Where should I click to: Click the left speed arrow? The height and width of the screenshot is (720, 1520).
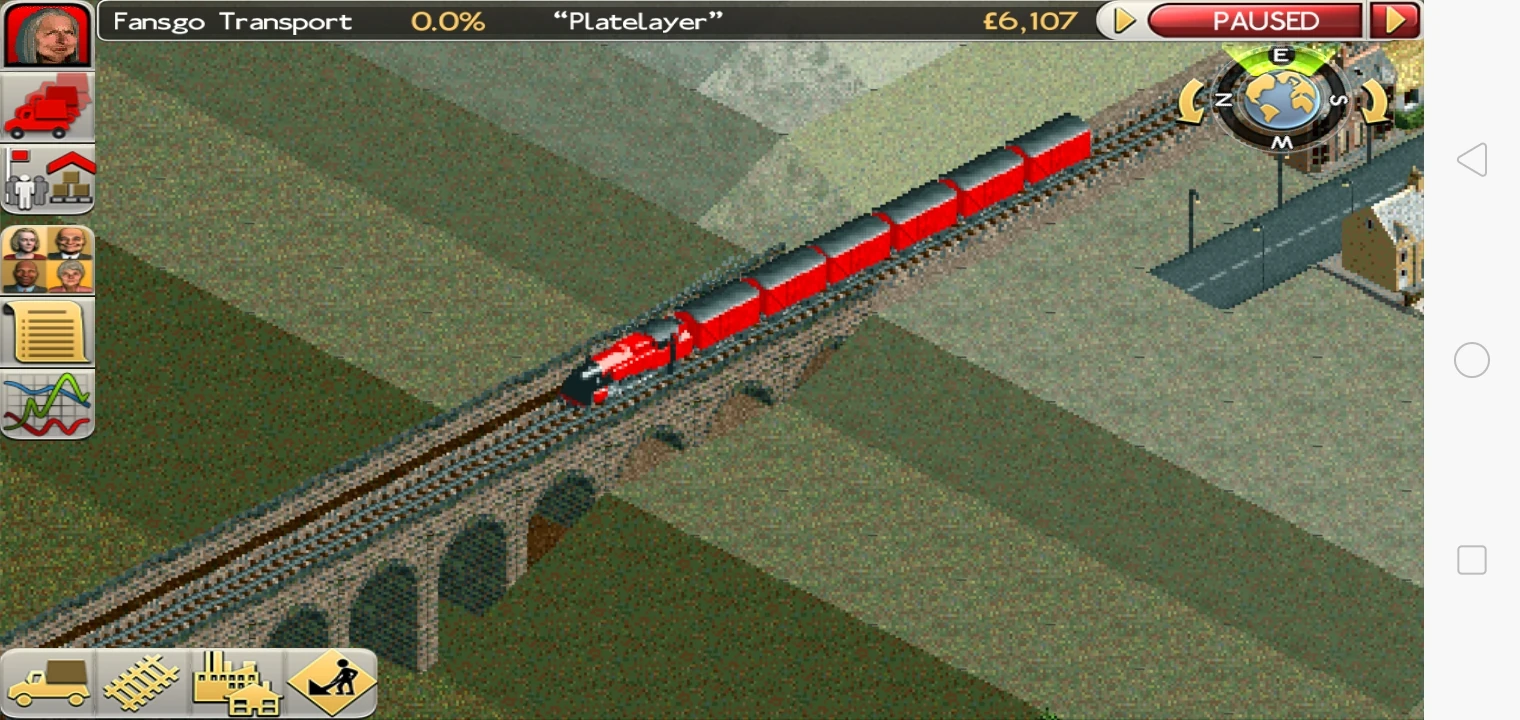pyautogui.click(x=1121, y=20)
